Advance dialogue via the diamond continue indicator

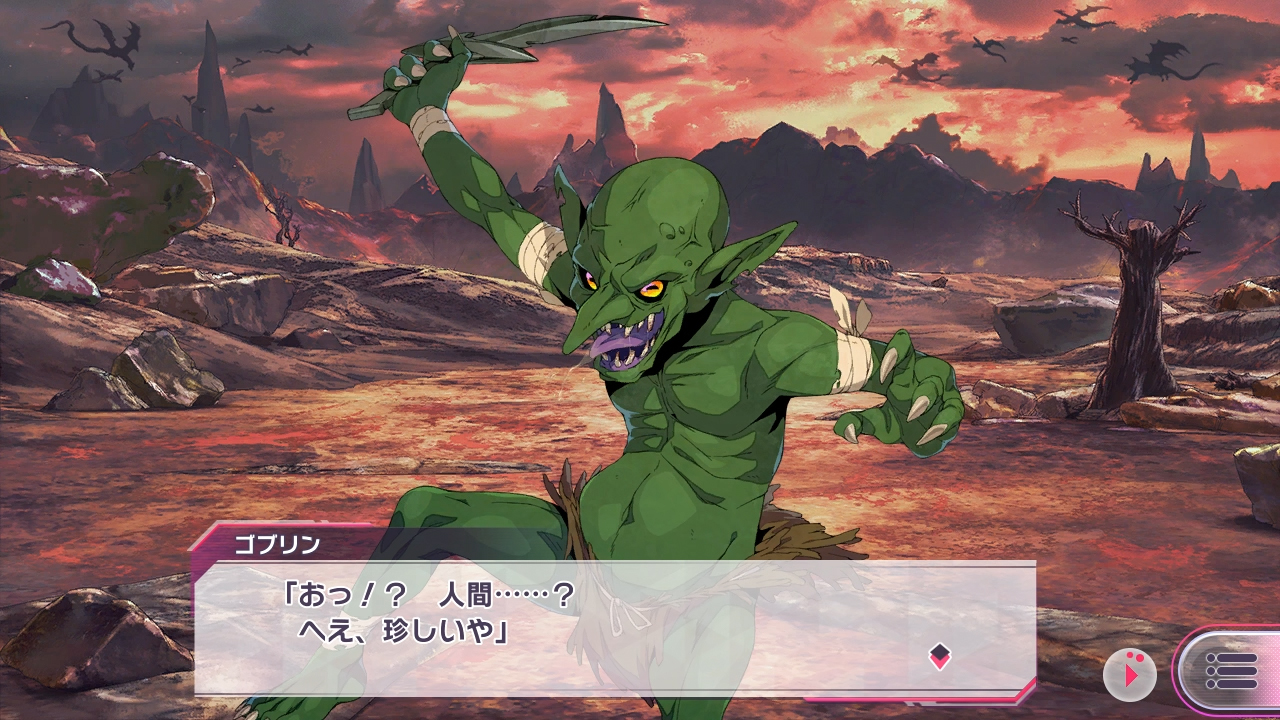(x=939, y=656)
